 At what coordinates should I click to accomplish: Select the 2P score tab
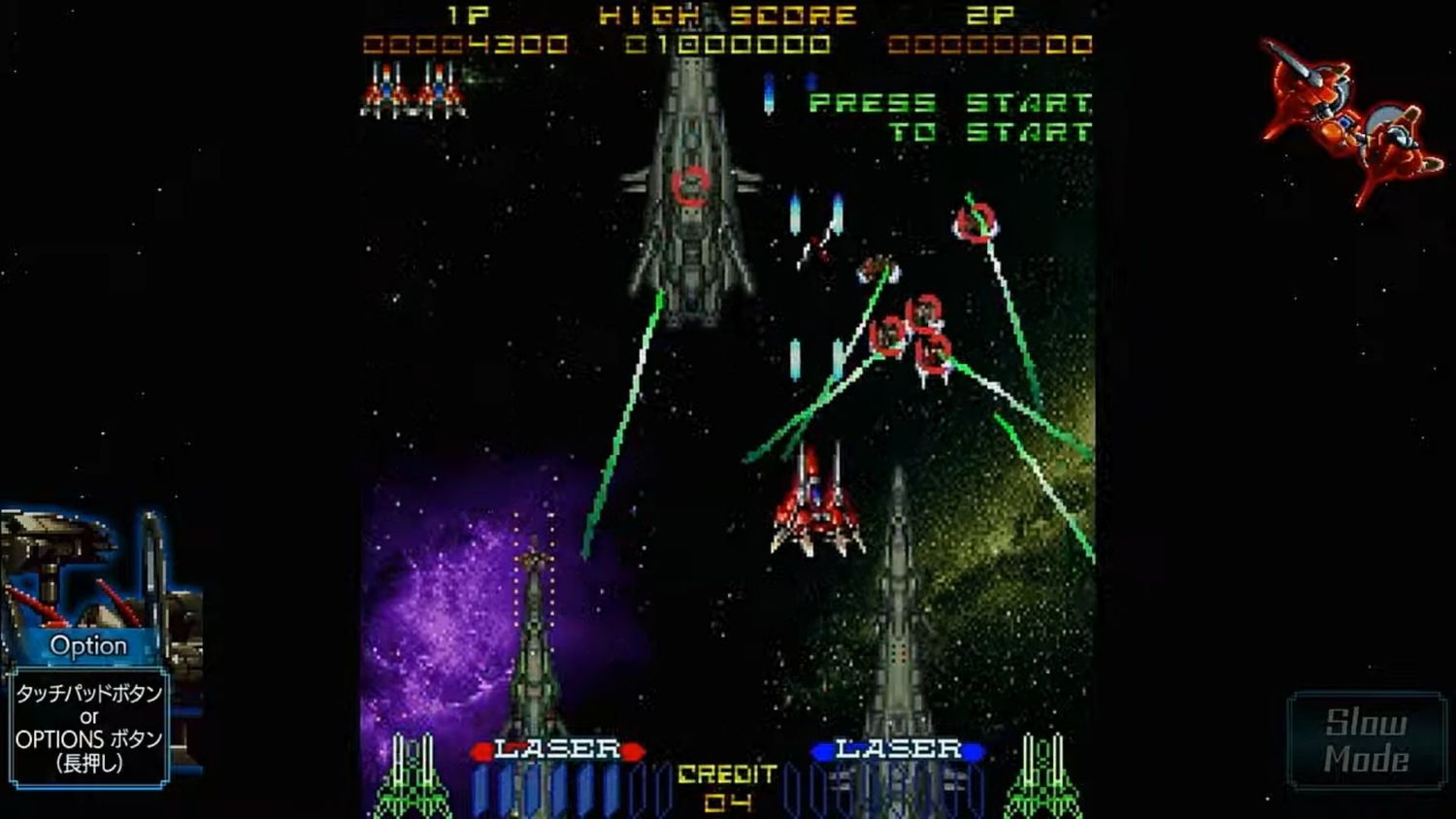click(988, 15)
